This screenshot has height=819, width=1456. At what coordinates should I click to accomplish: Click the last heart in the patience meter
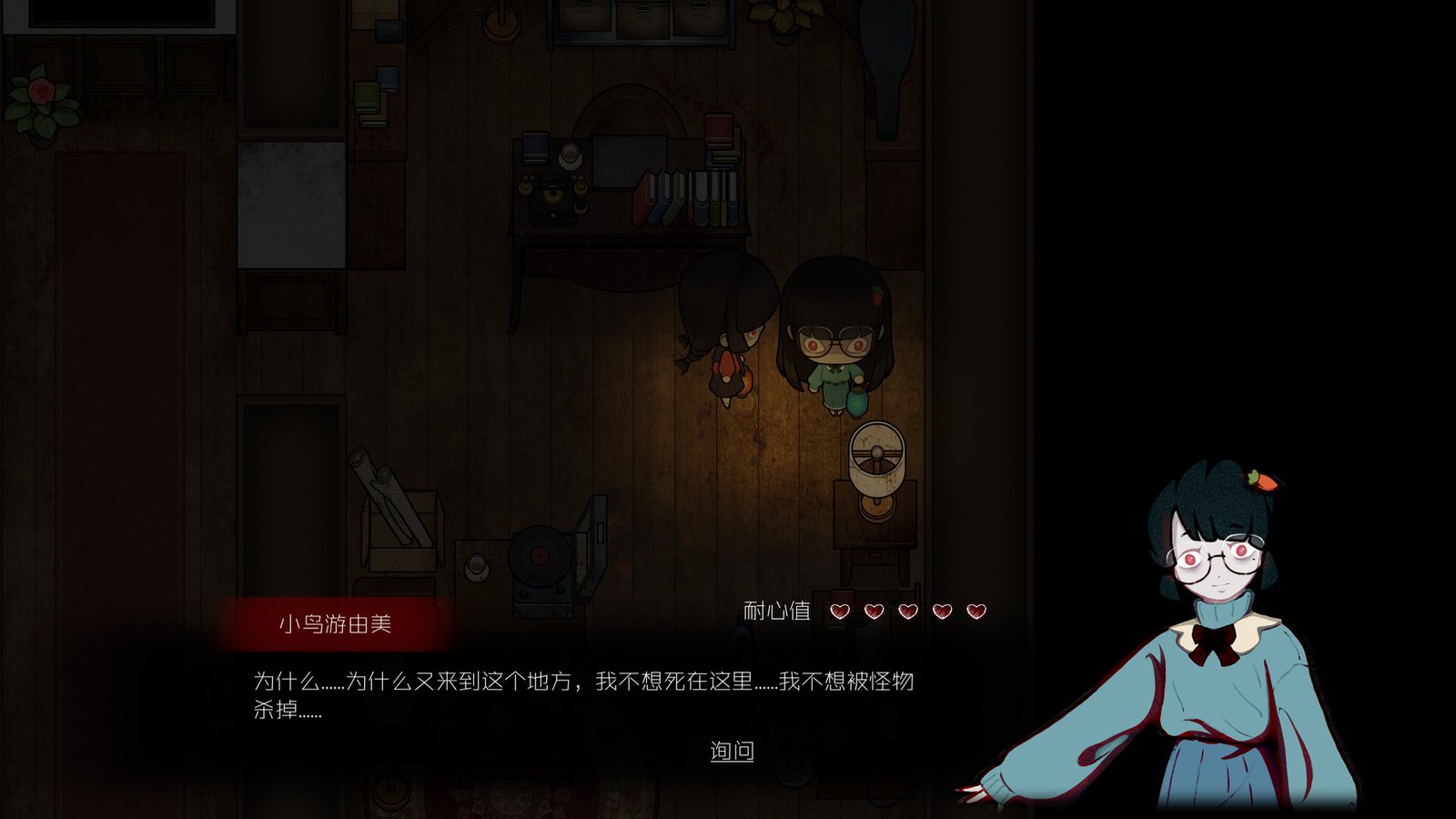pyautogui.click(x=975, y=612)
